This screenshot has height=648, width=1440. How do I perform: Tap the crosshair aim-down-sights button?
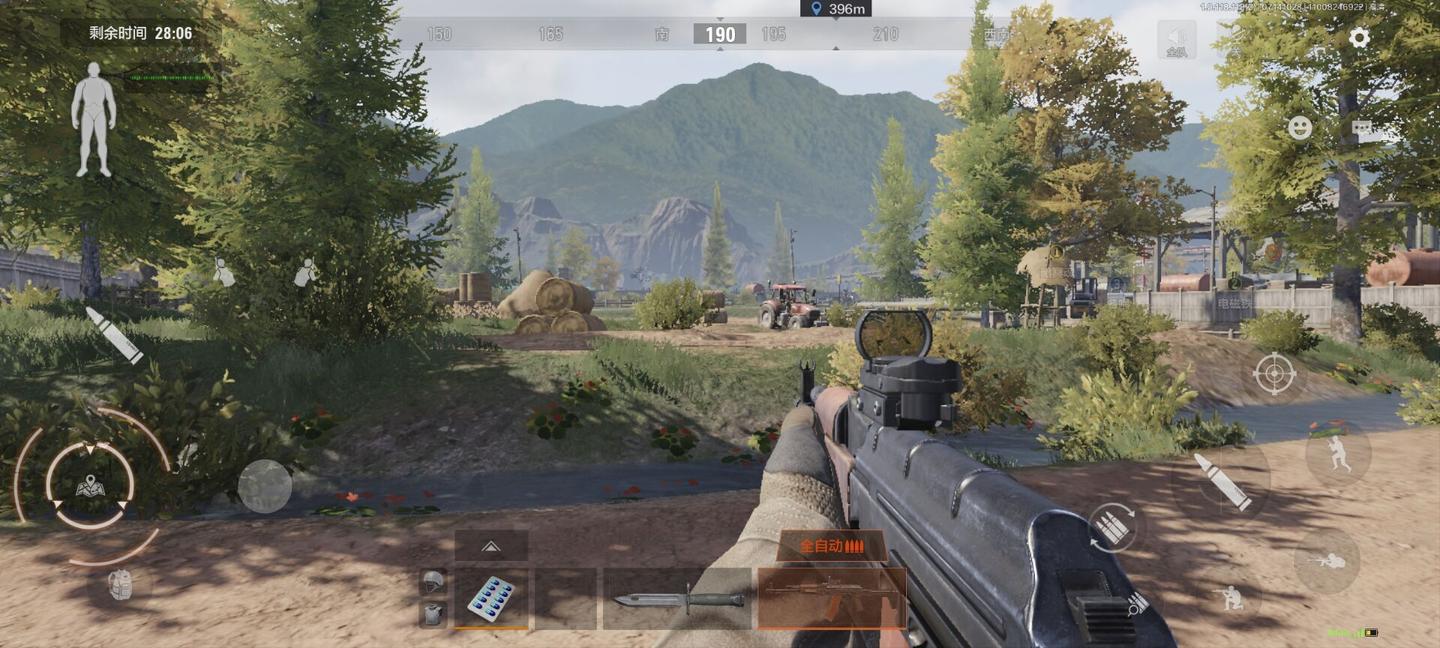(x=1275, y=374)
